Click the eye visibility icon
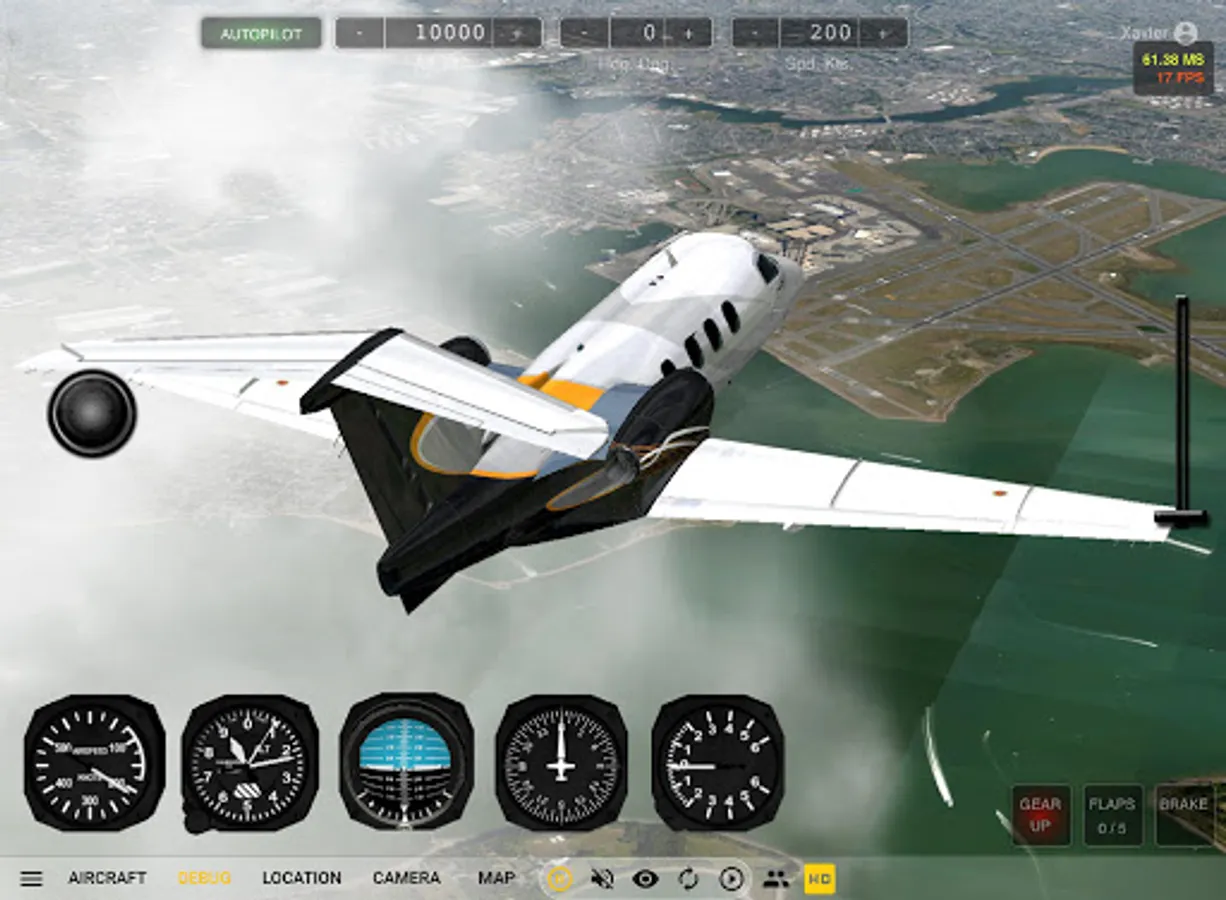This screenshot has height=900, width=1226. click(645, 879)
